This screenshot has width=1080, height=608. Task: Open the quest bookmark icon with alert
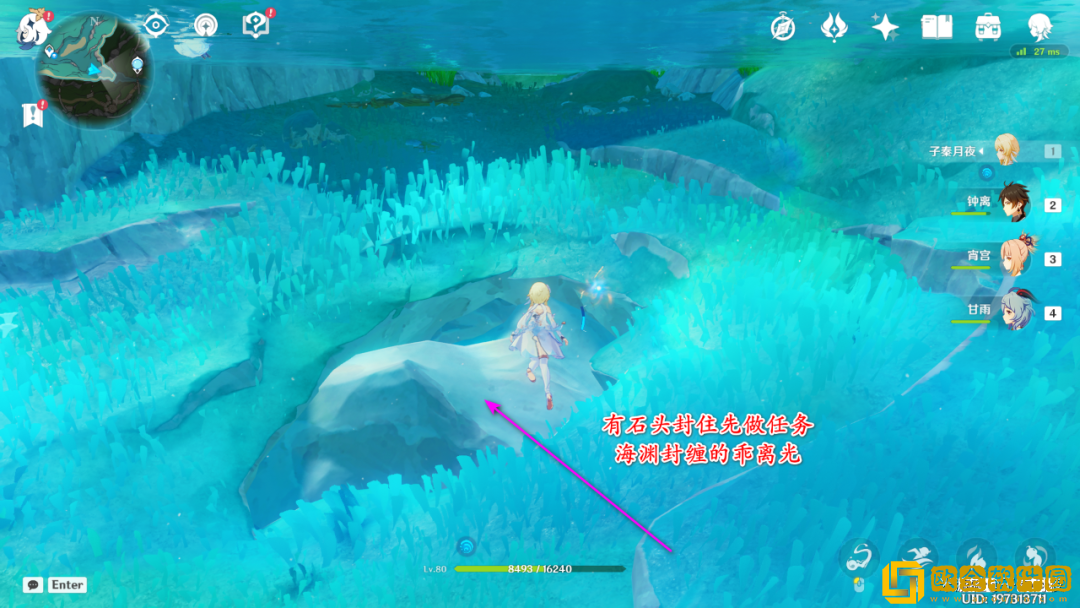[33, 115]
